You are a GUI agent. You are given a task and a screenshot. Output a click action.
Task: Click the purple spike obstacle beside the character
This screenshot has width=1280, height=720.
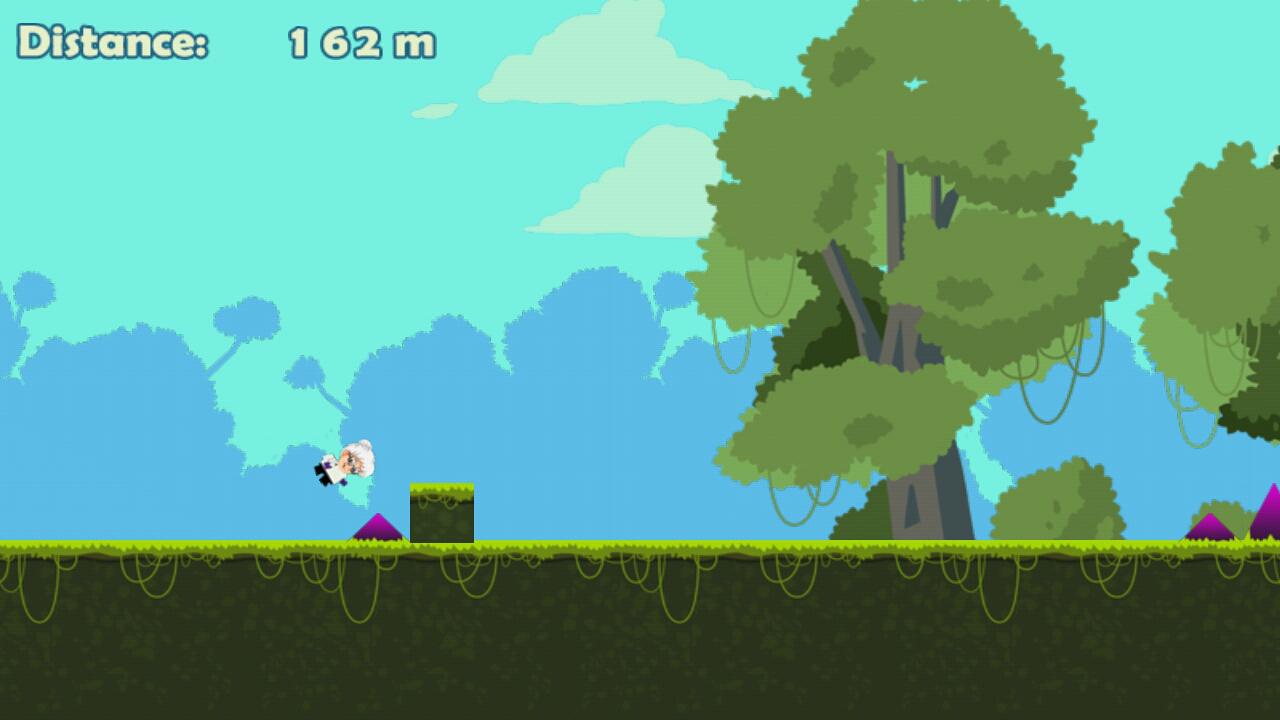click(x=378, y=530)
